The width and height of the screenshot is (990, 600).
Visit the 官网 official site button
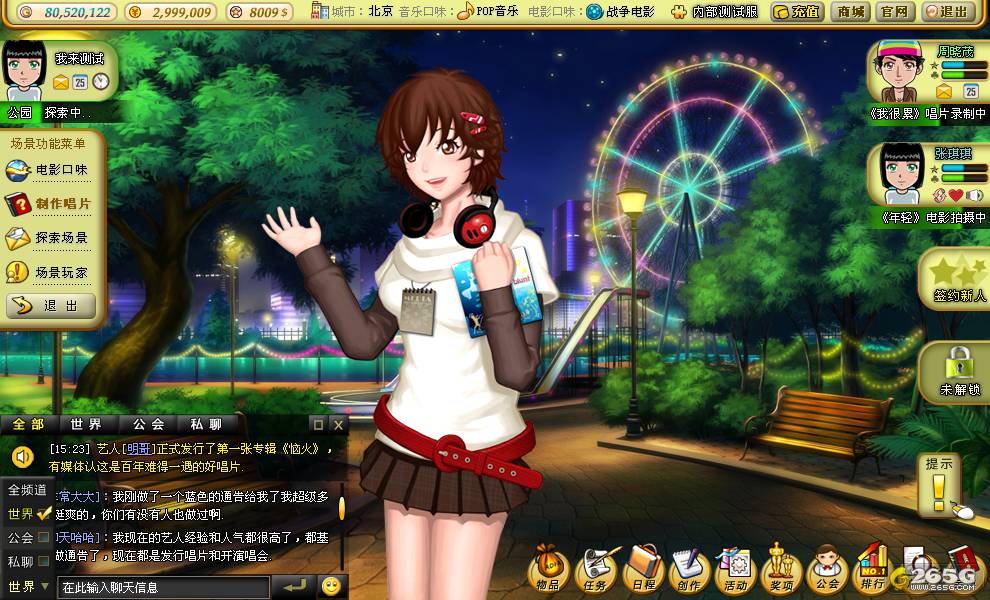[x=894, y=12]
